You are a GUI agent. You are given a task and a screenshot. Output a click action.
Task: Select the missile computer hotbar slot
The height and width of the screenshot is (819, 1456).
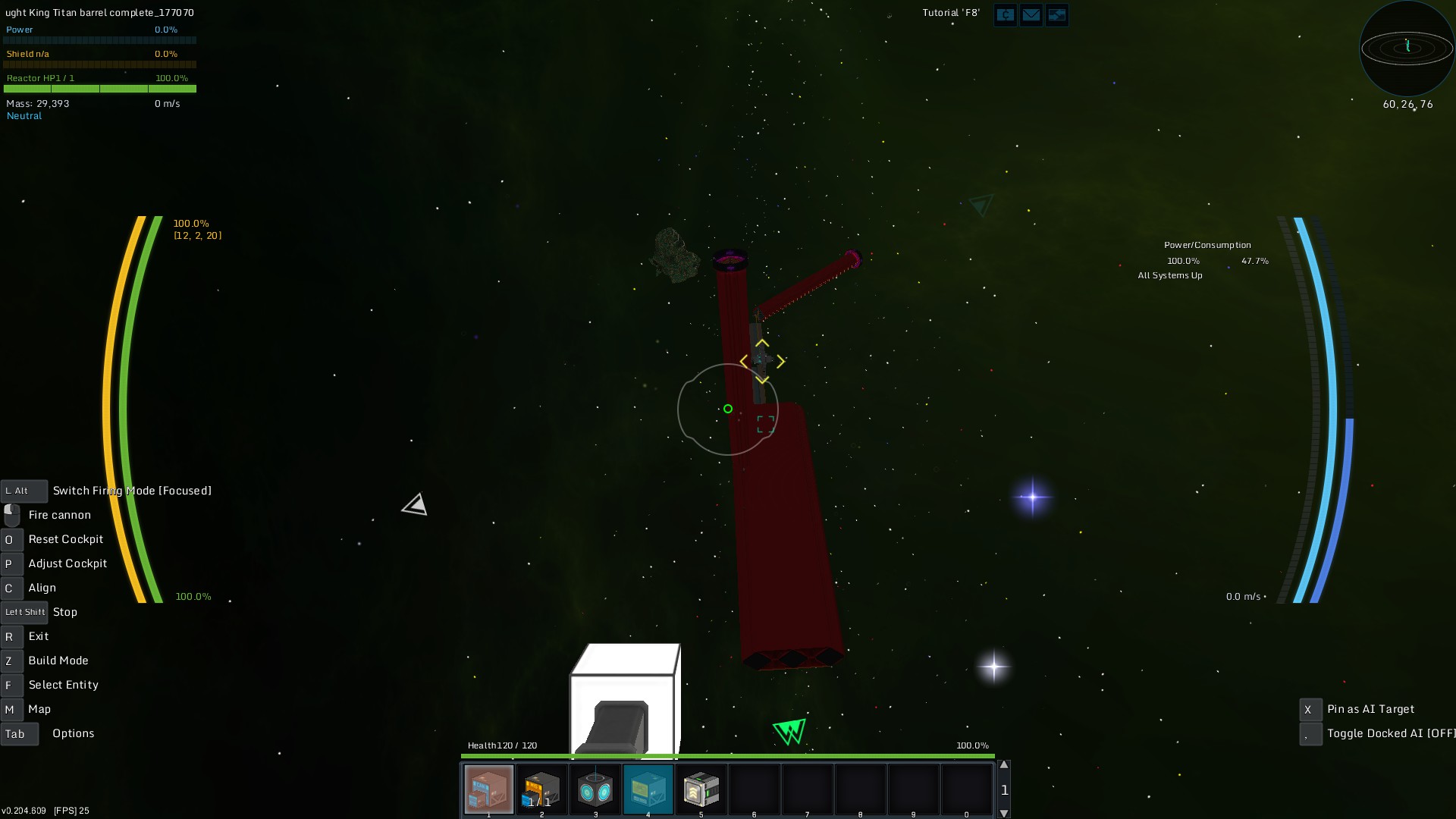541,789
